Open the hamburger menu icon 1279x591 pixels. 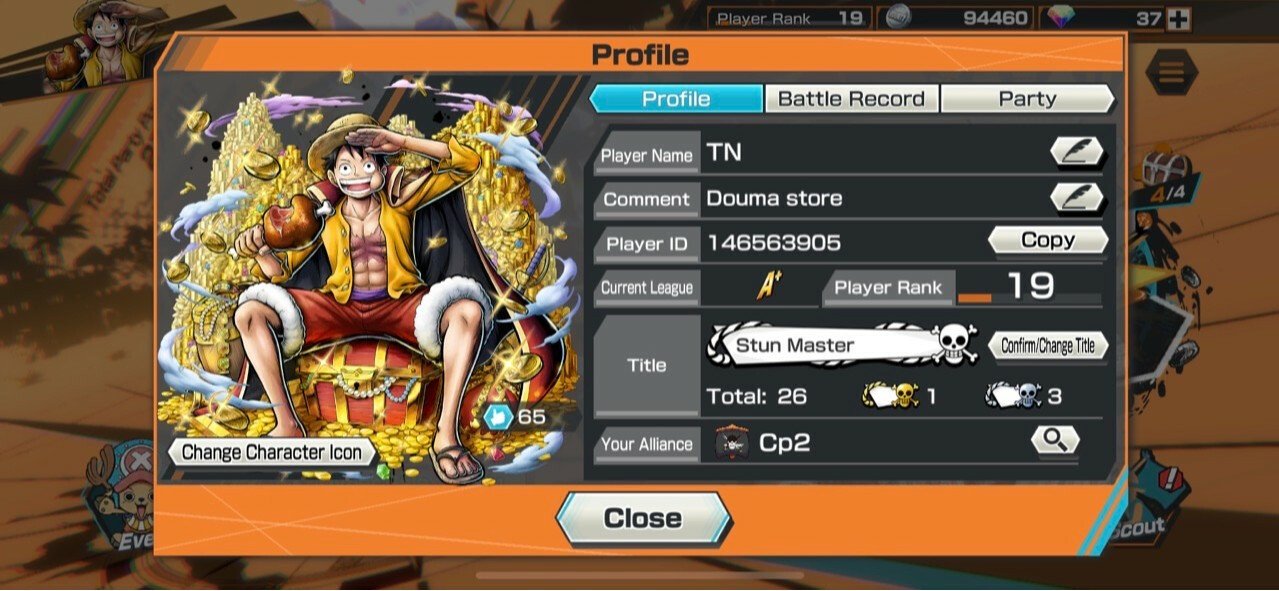pyautogui.click(x=1171, y=72)
